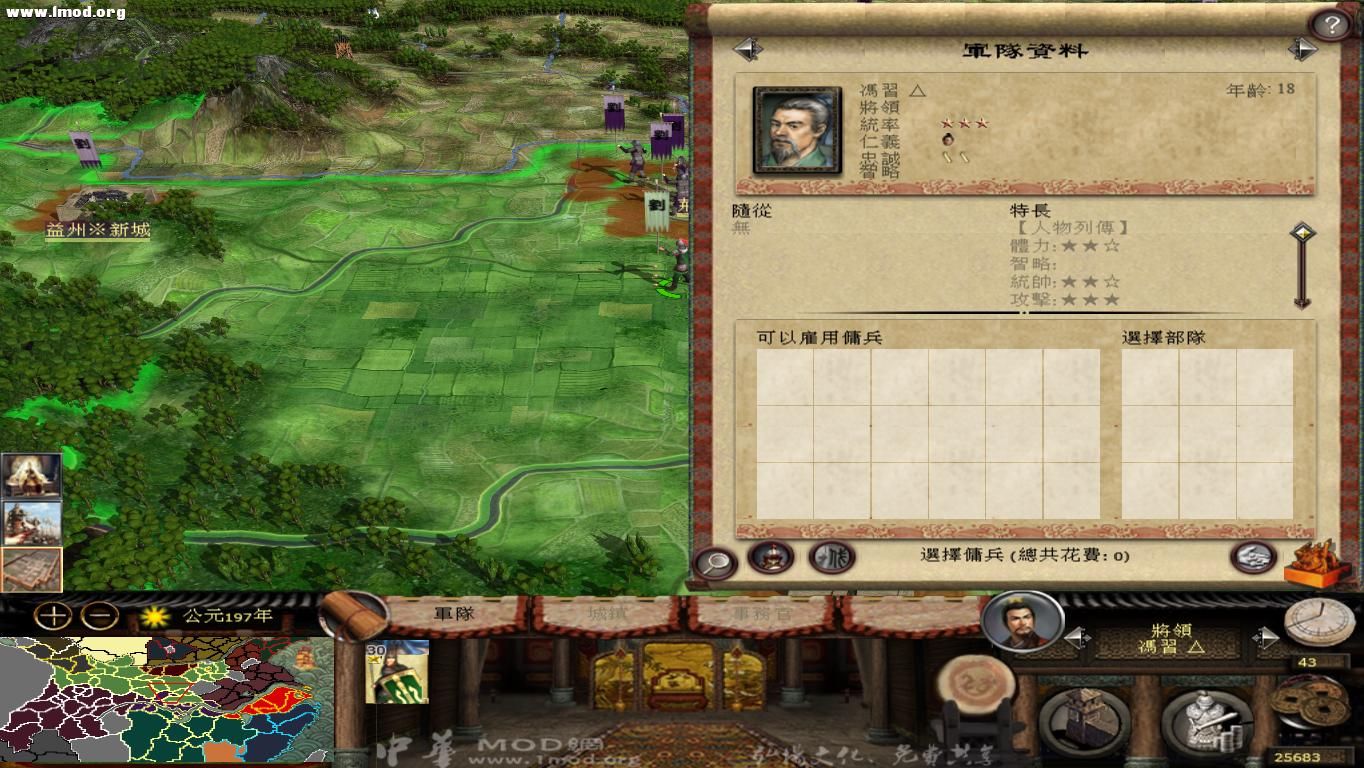The image size is (1364, 768).
Task: Click the sundial end-turn icon
Action: pyautogui.click(x=1317, y=624)
